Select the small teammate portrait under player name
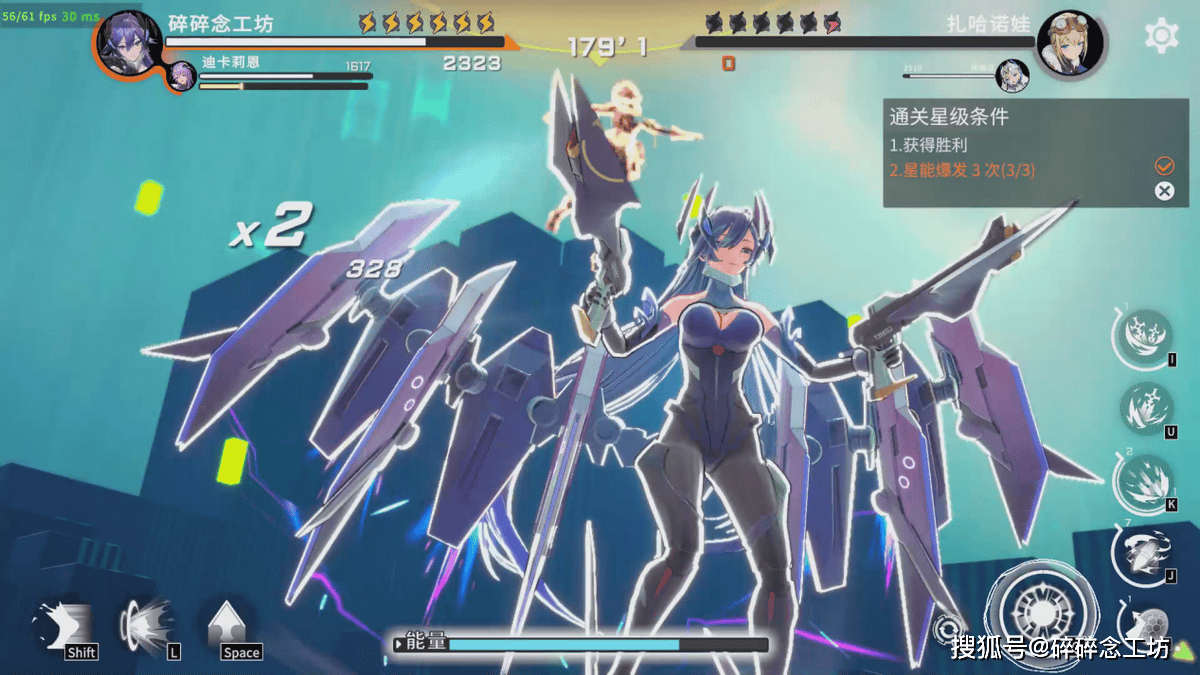Screen dimensions: 1200x675 click(182, 76)
